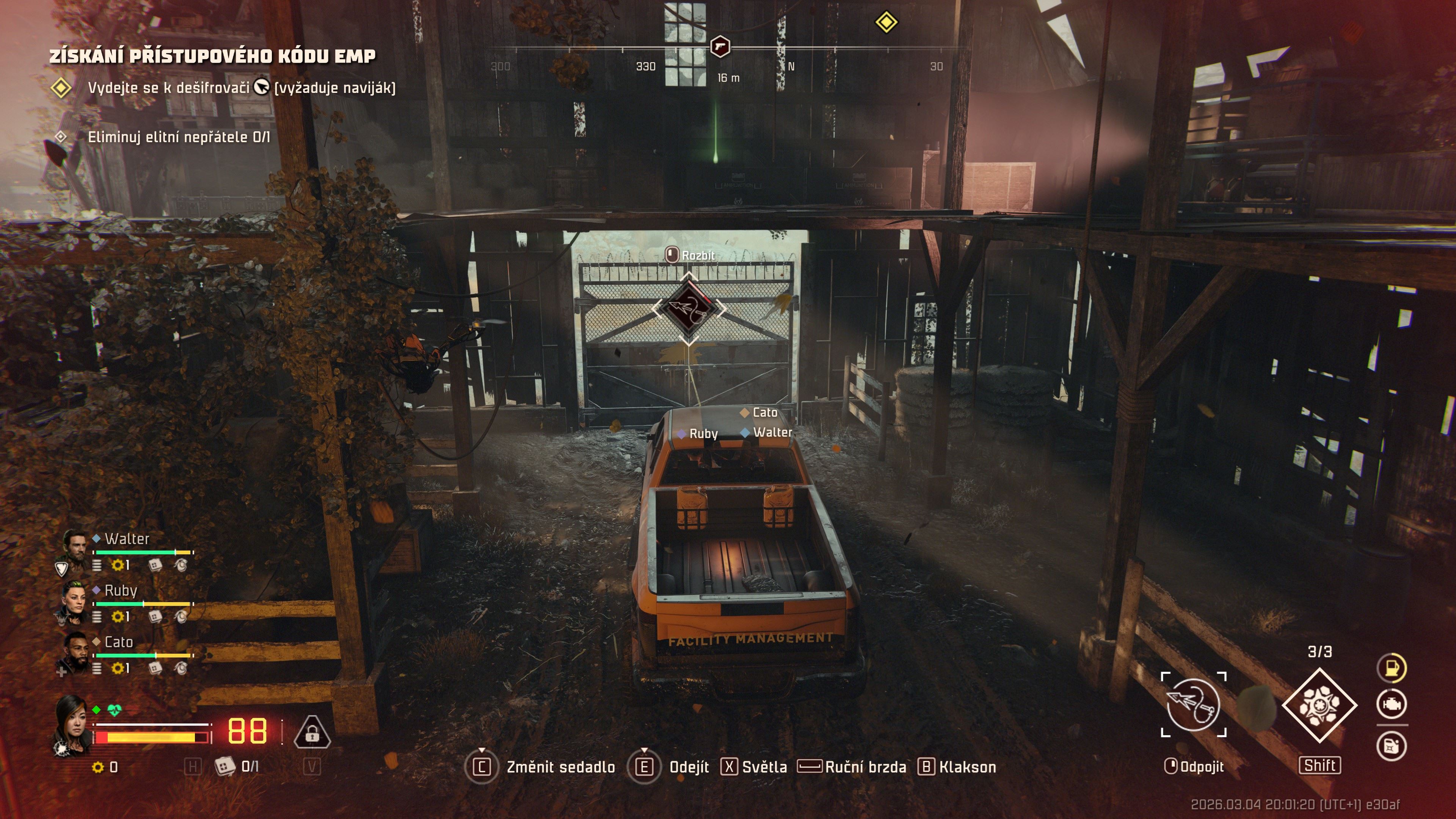Select the yellow objective diamond above the compass

click(886, 23)
